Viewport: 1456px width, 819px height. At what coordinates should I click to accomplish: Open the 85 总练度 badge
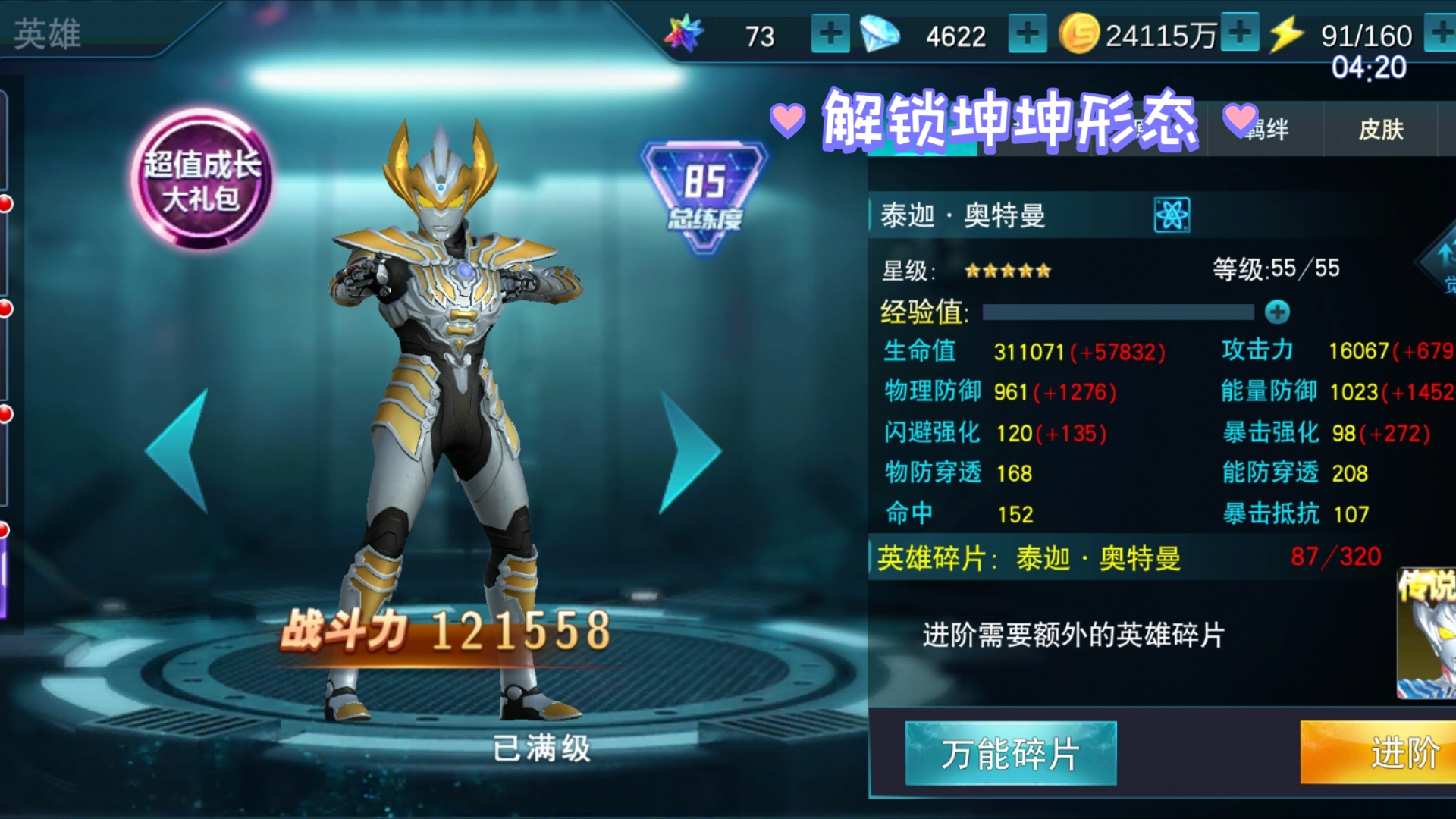click(x=704, y=195)
